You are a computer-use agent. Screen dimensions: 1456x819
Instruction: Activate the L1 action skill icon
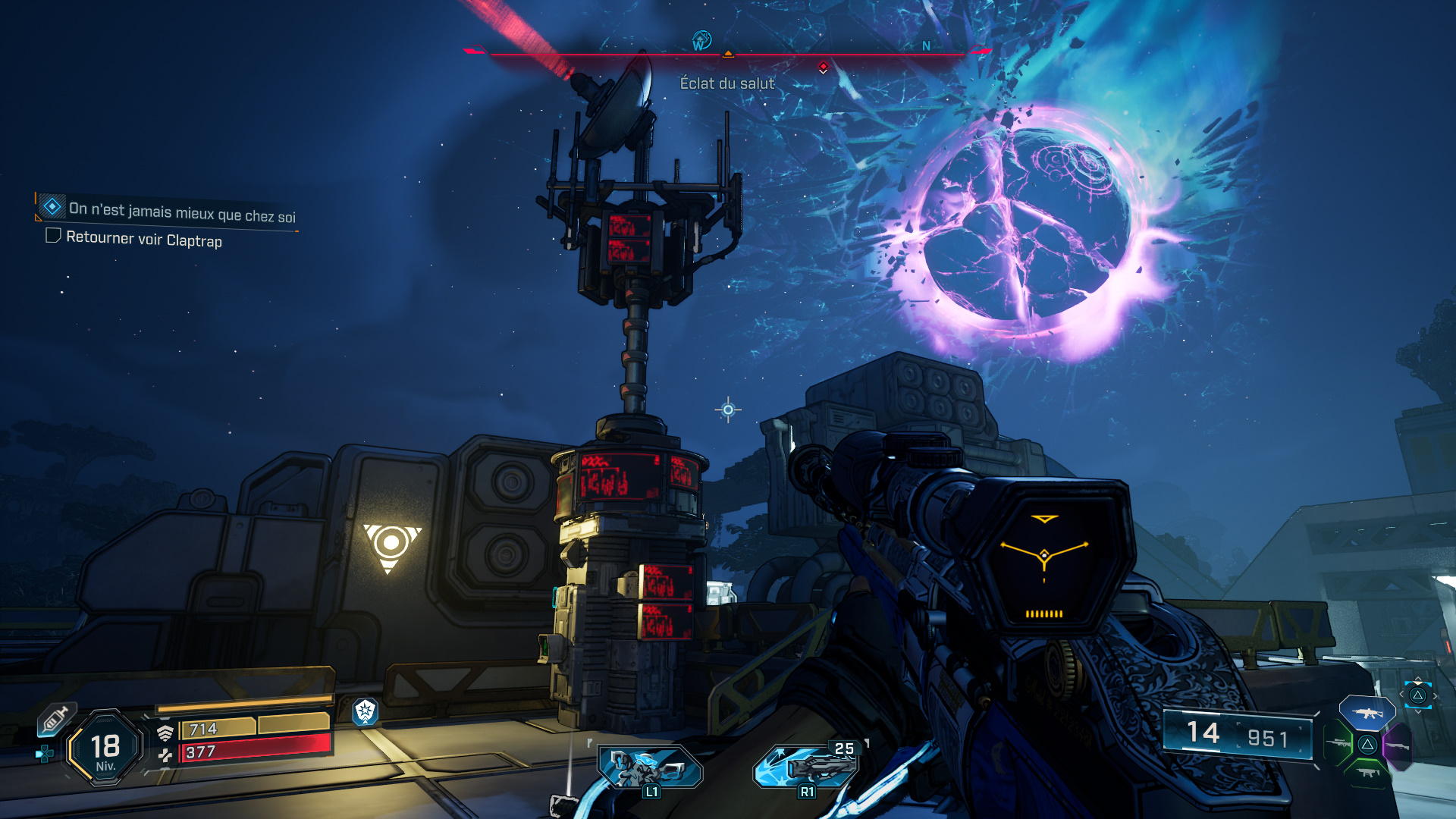pos(650,767)
